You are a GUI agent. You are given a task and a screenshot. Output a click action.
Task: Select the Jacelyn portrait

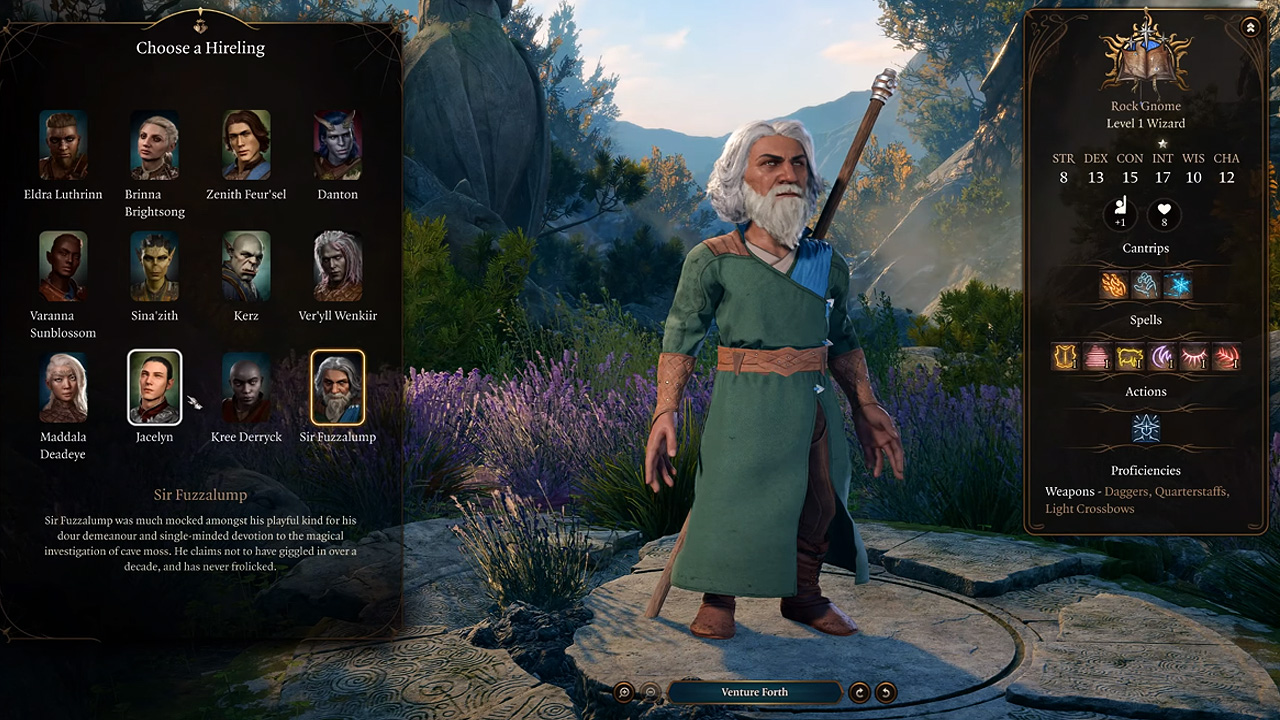click(x=155, y=387)
